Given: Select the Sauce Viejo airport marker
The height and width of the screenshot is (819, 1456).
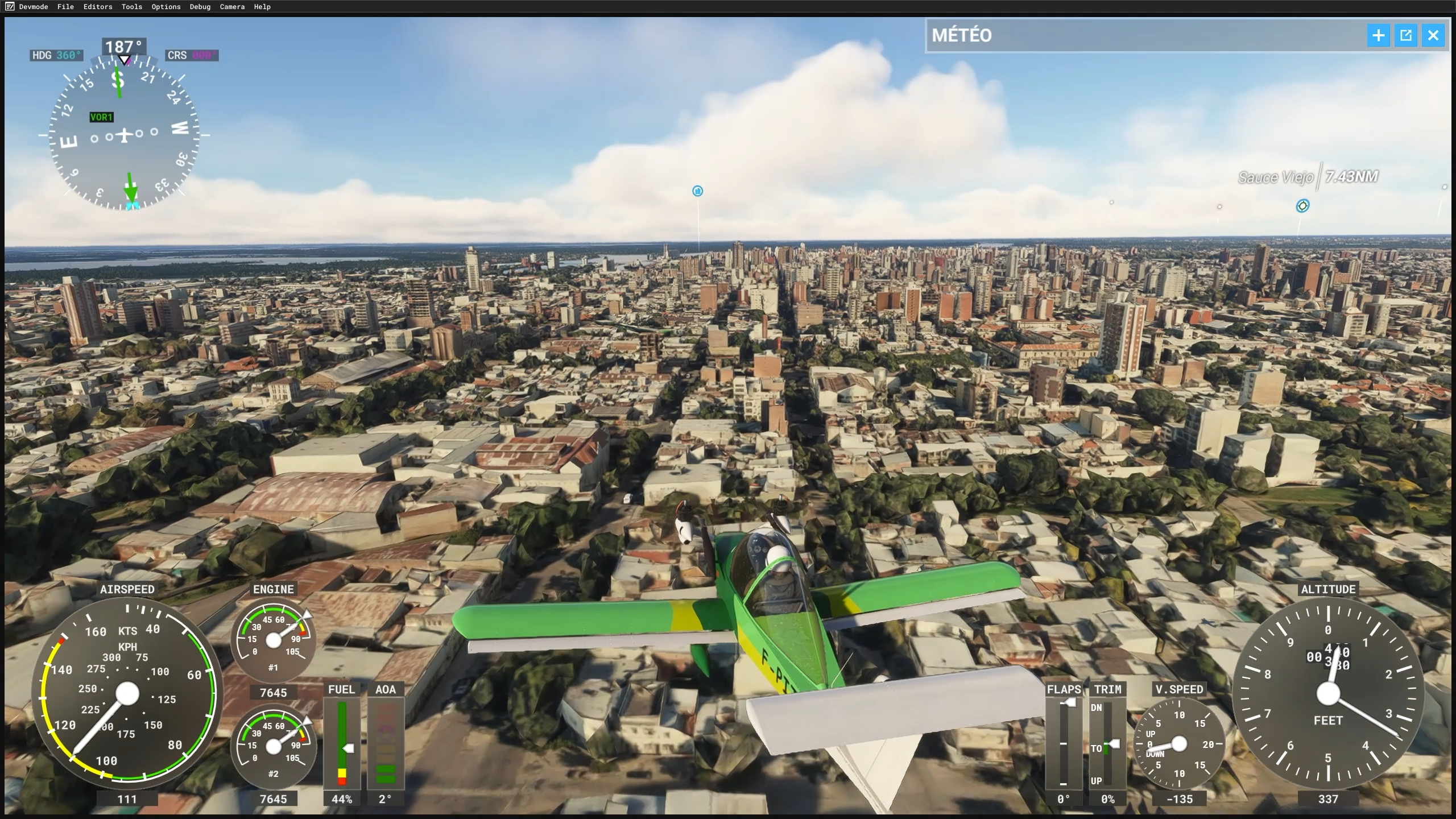Looking at the screenshot, I should [x=1302, y=206].
